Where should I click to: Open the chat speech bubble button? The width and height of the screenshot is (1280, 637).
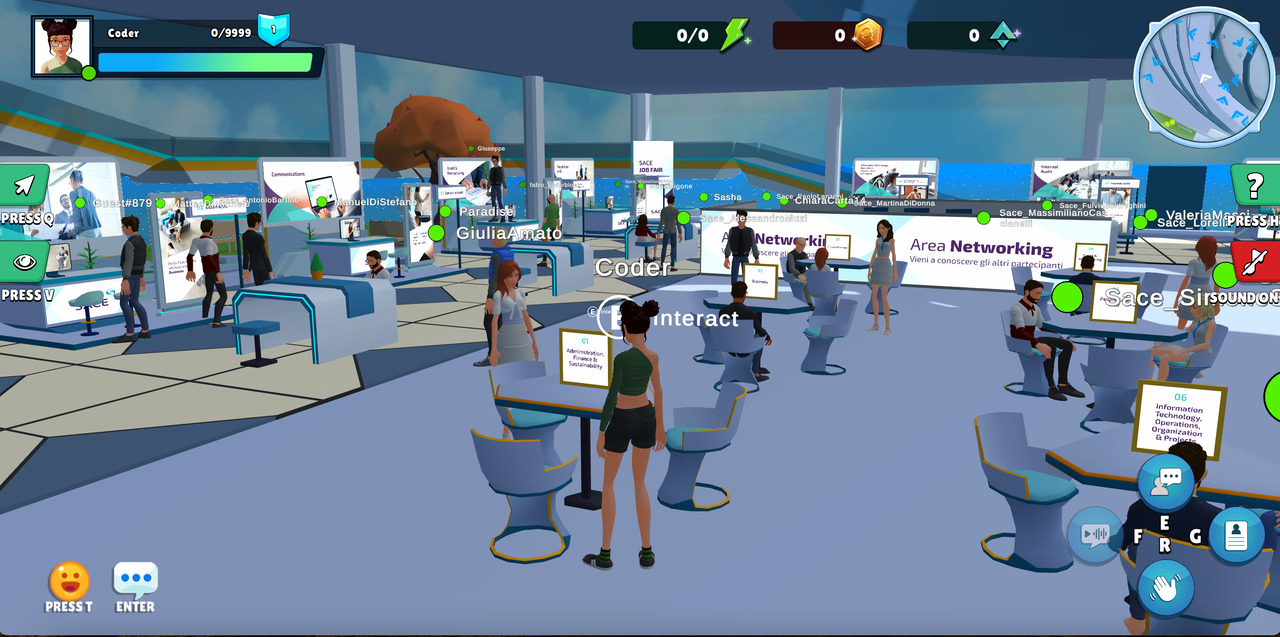pos(135,580)
